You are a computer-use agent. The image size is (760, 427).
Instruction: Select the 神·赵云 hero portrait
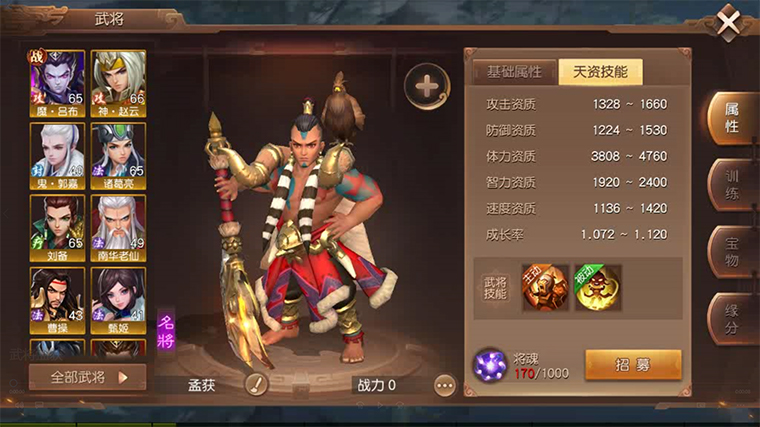coord(118,80)
